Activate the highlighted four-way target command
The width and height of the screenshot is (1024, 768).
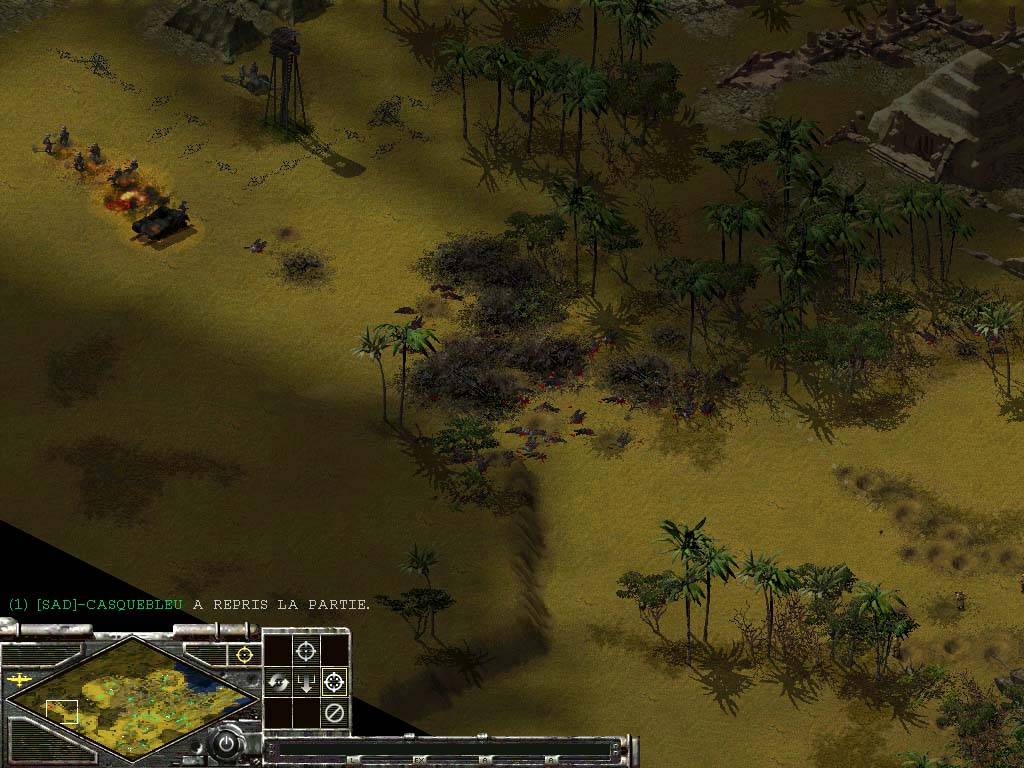click(335, 683)
